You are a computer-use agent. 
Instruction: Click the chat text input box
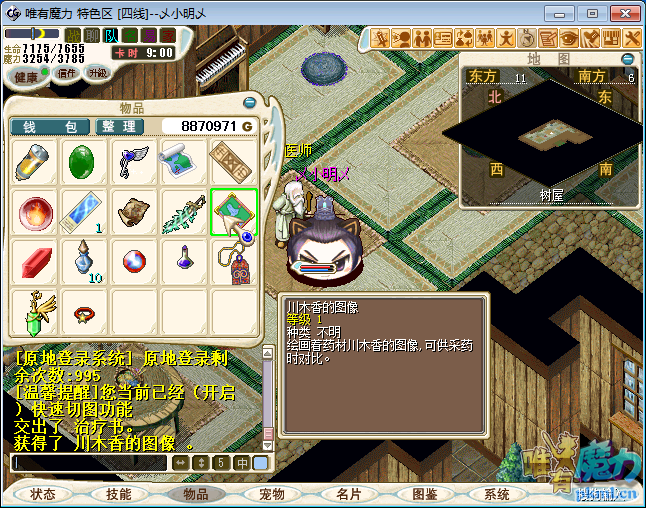point(88,463)
